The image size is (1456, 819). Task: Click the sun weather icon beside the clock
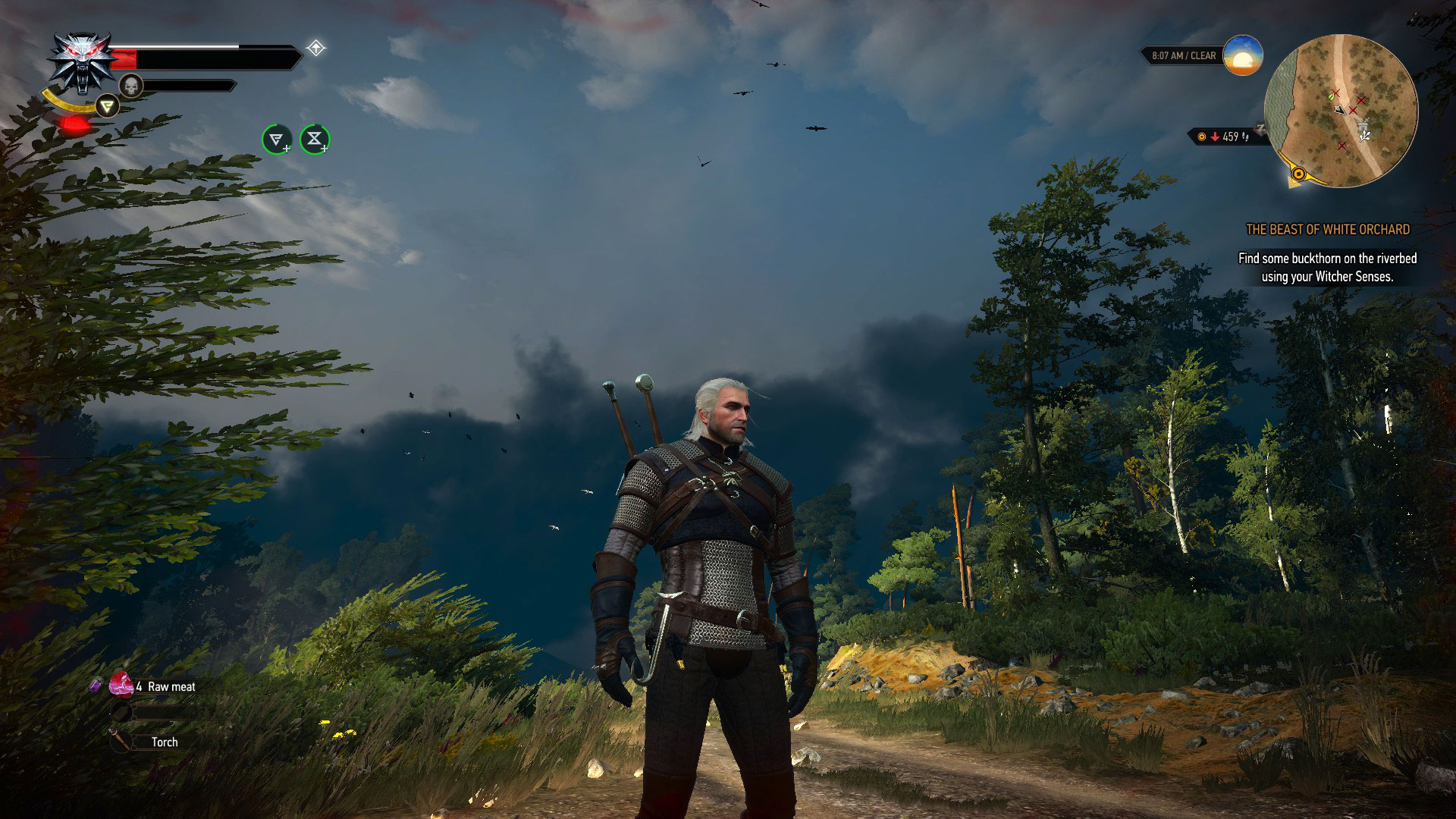tap(1243, 55)
